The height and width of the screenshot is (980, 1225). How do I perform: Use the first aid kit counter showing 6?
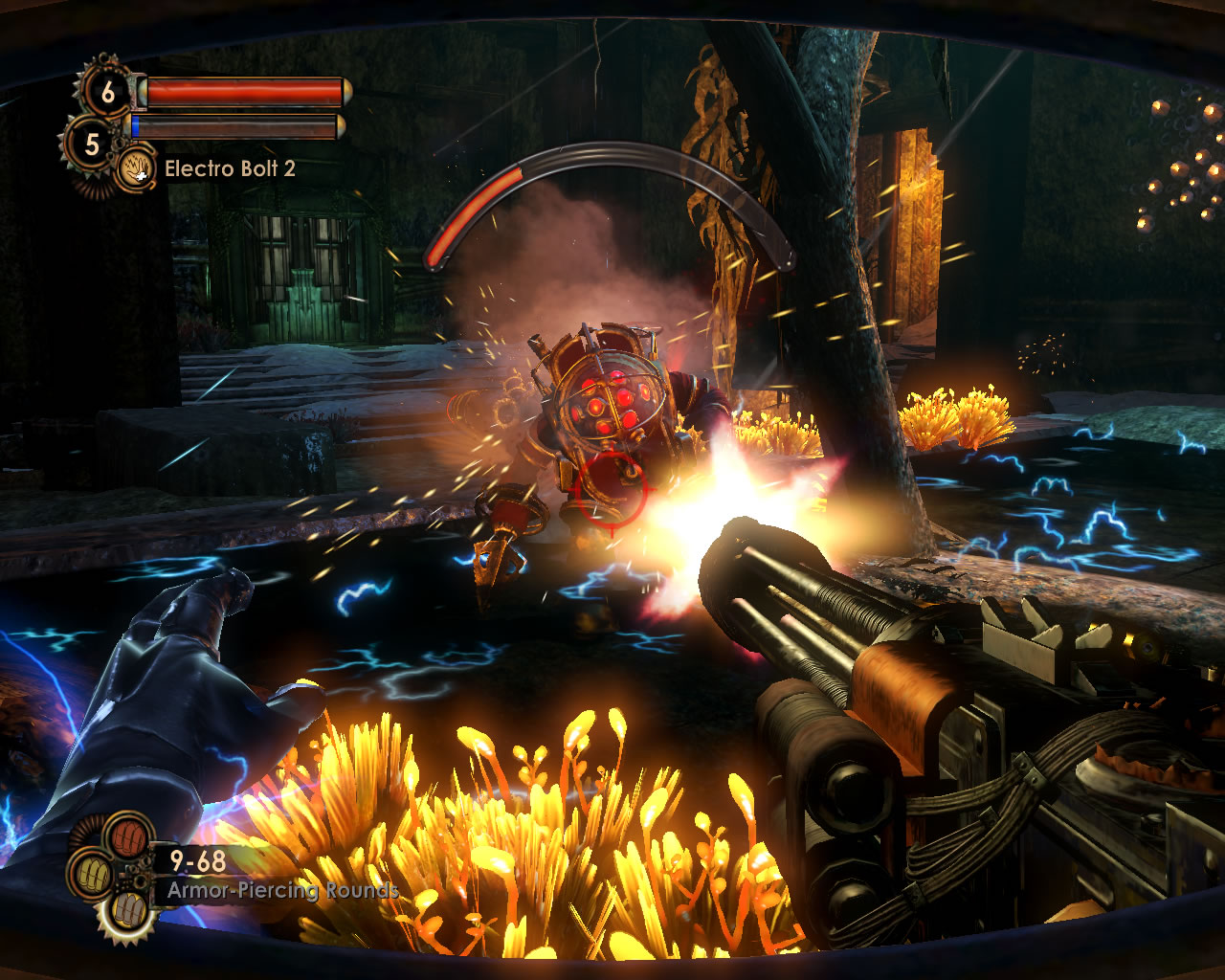tap(107, 92)
